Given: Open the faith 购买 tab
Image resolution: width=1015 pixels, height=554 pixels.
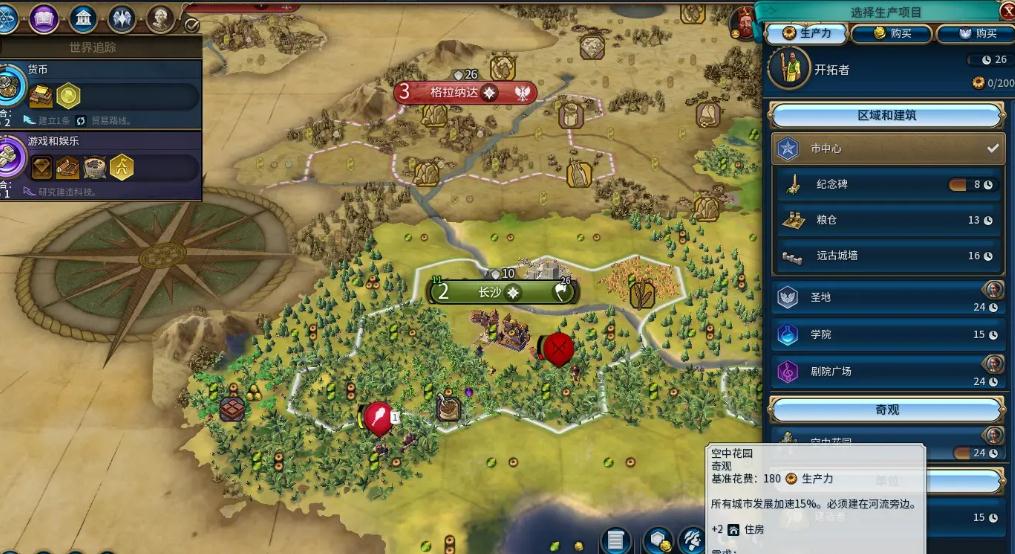Looking at the screenshot, I should point(975,34).
